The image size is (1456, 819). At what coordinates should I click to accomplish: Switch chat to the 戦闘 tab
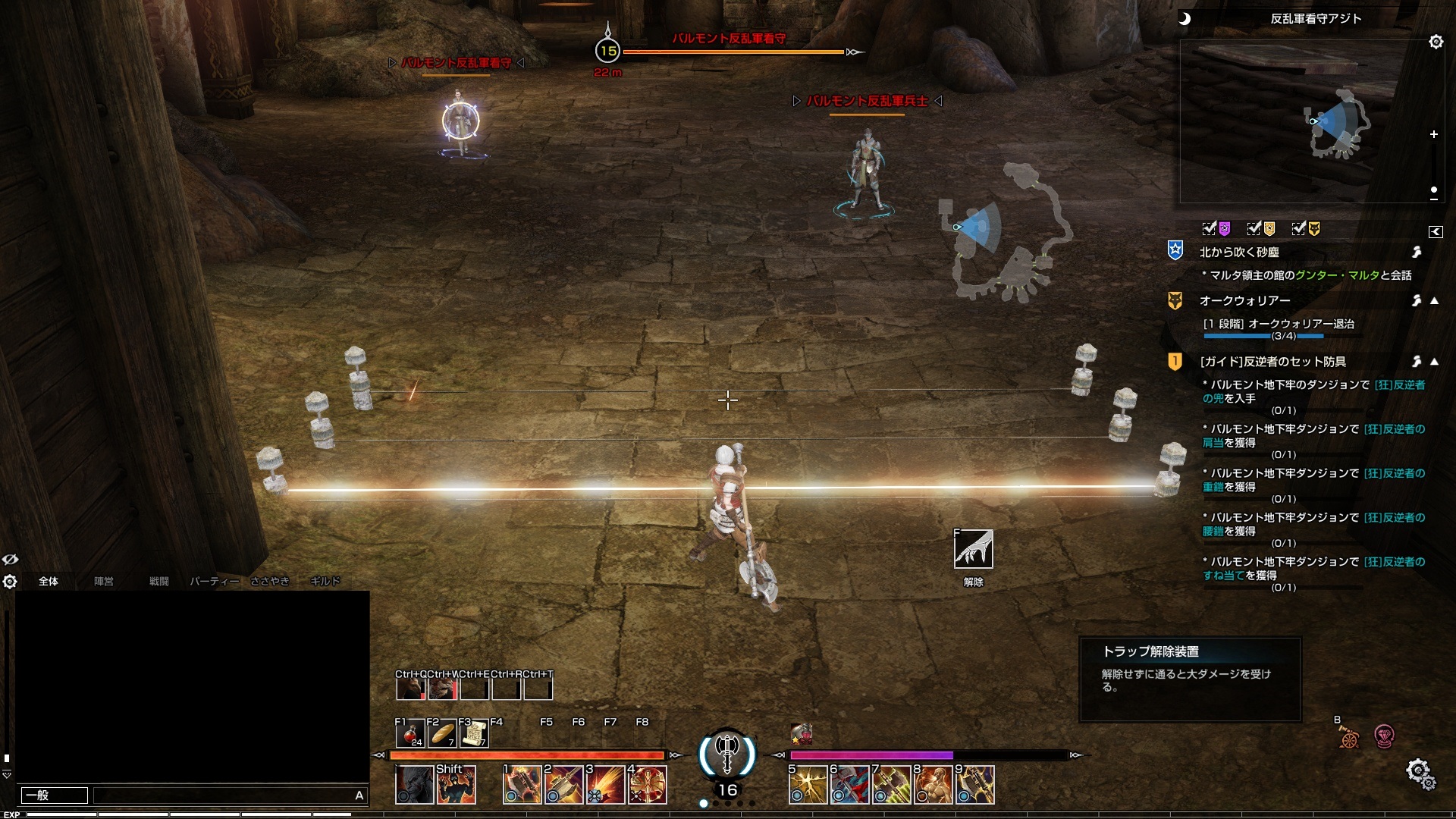(x=158, y=582)
